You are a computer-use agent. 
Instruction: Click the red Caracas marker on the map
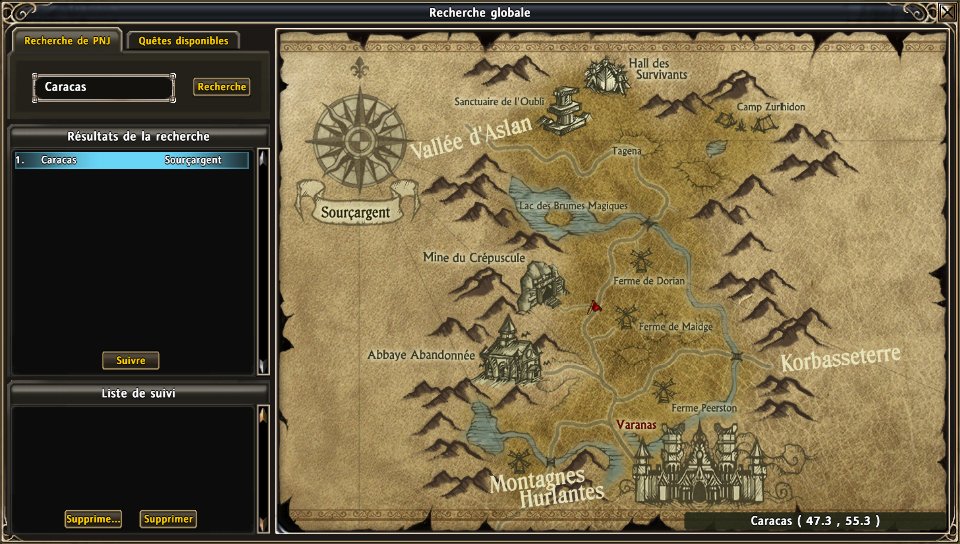[x=594, y=306]
